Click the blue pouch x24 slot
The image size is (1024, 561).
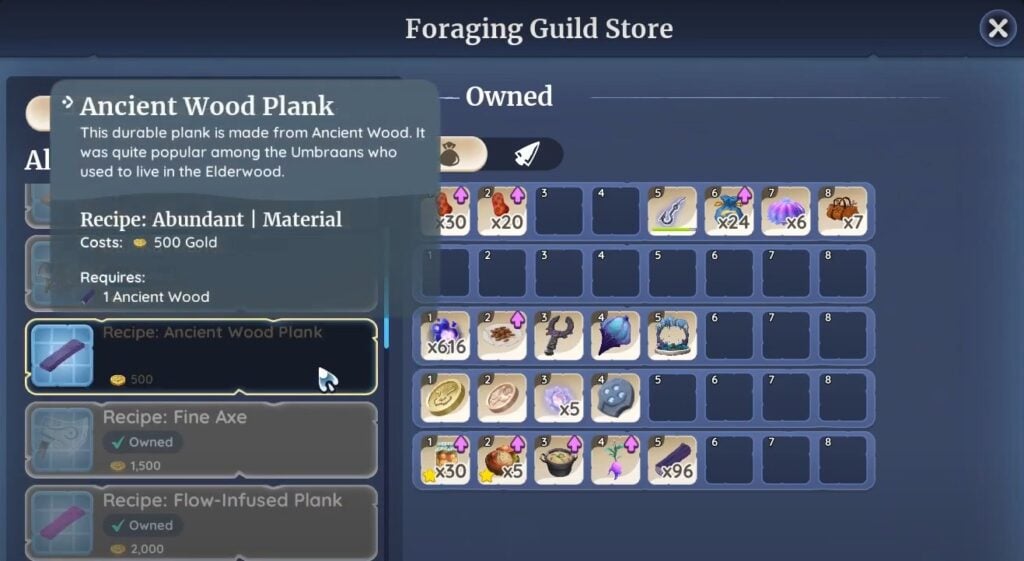pyautogui.click(x=729, y=211)
